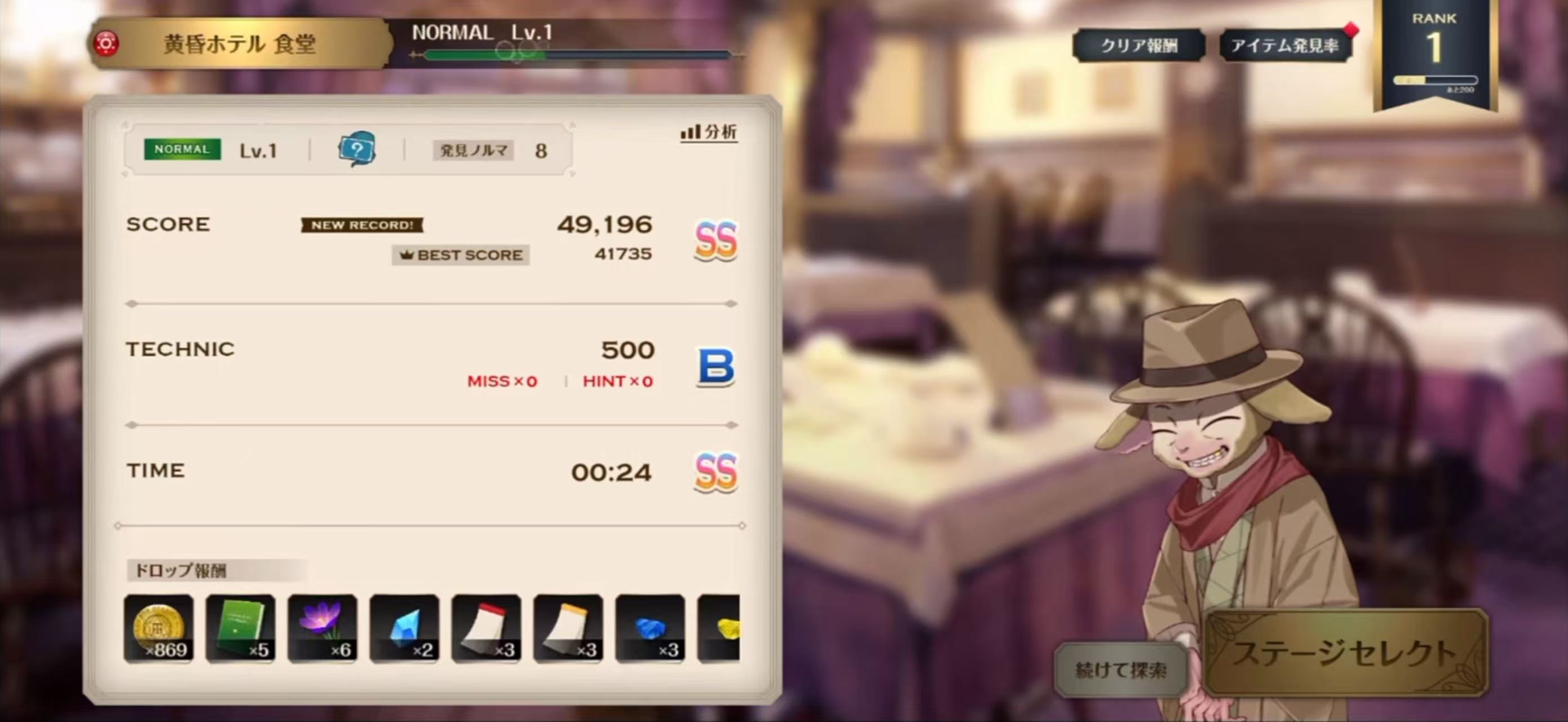
Task: Inspect the green book x5 reward
Action: click(x=240, y=628)
